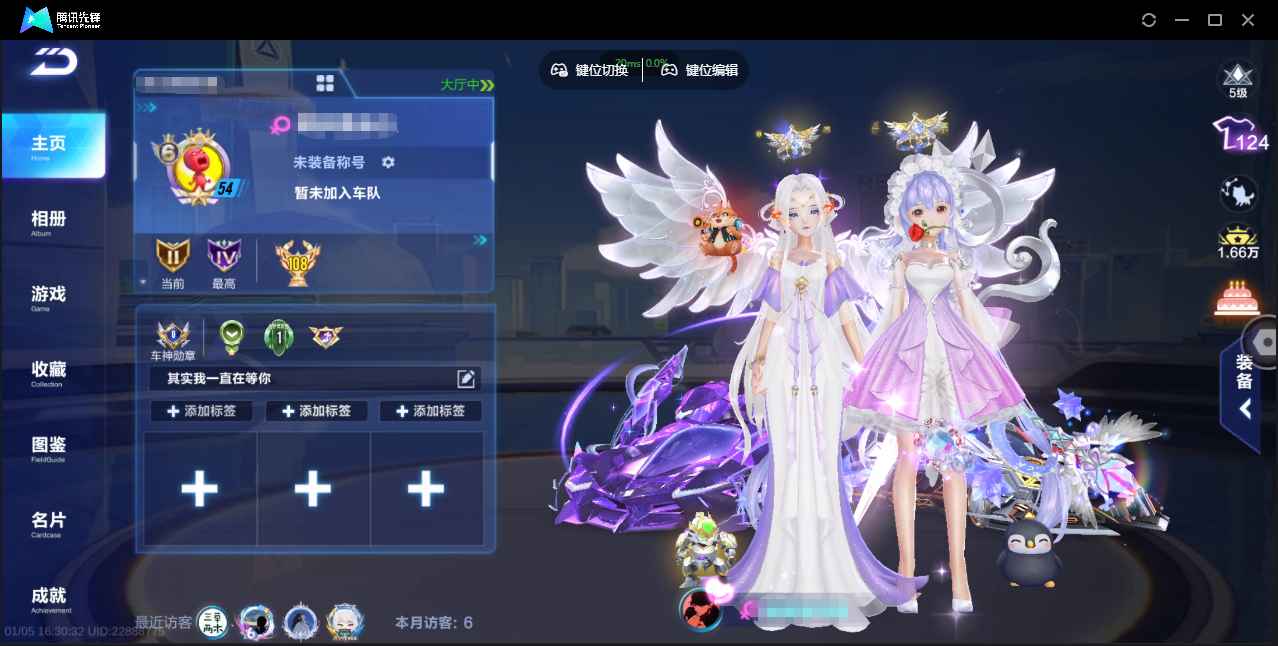The width and height of the screenshot is (1278, 646).
Task: Open the QR grid icon above profile
Action: pyautogui.click(x=325, y=83)
